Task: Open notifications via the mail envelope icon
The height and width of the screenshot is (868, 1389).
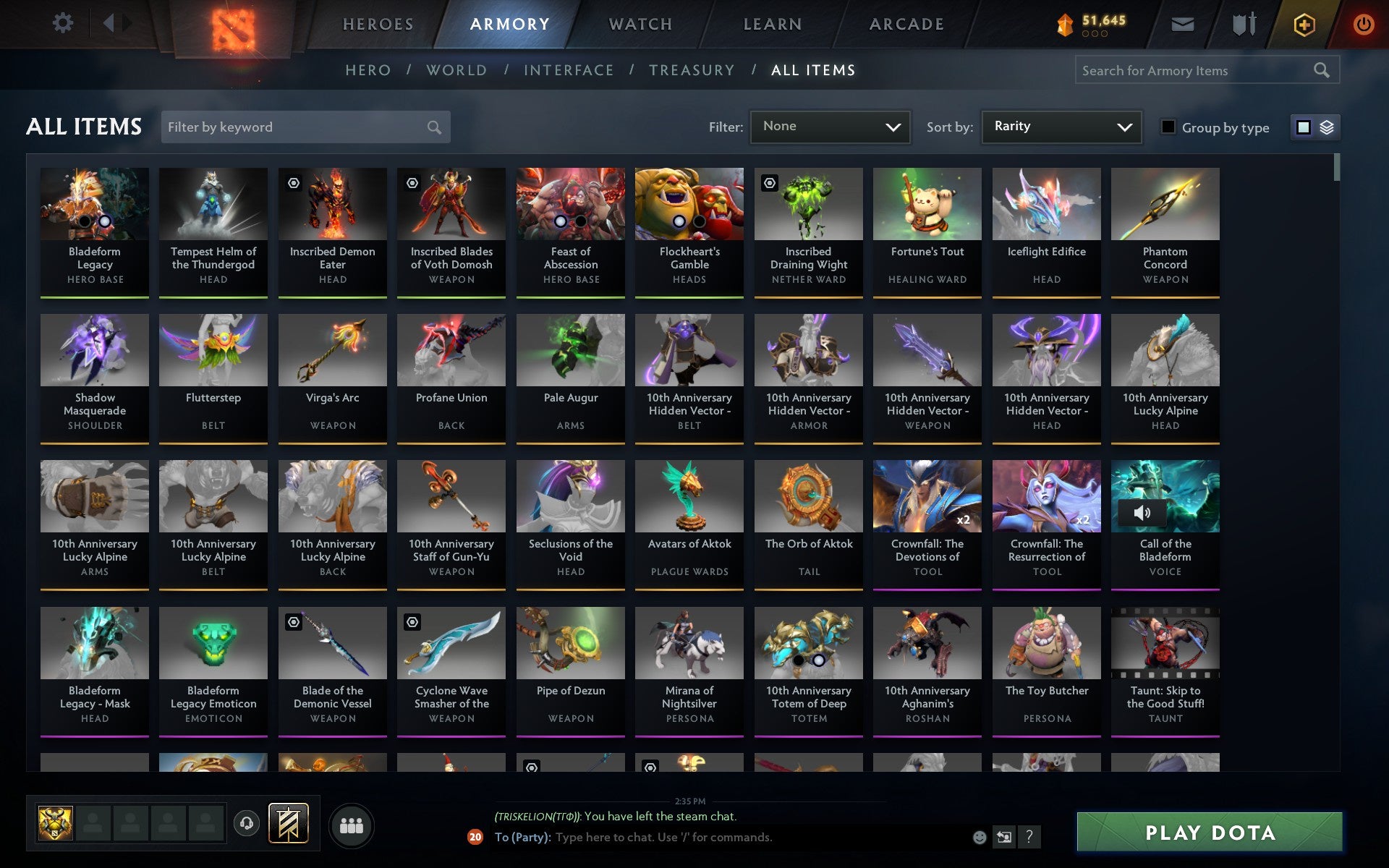Action: click(1182, 23)
